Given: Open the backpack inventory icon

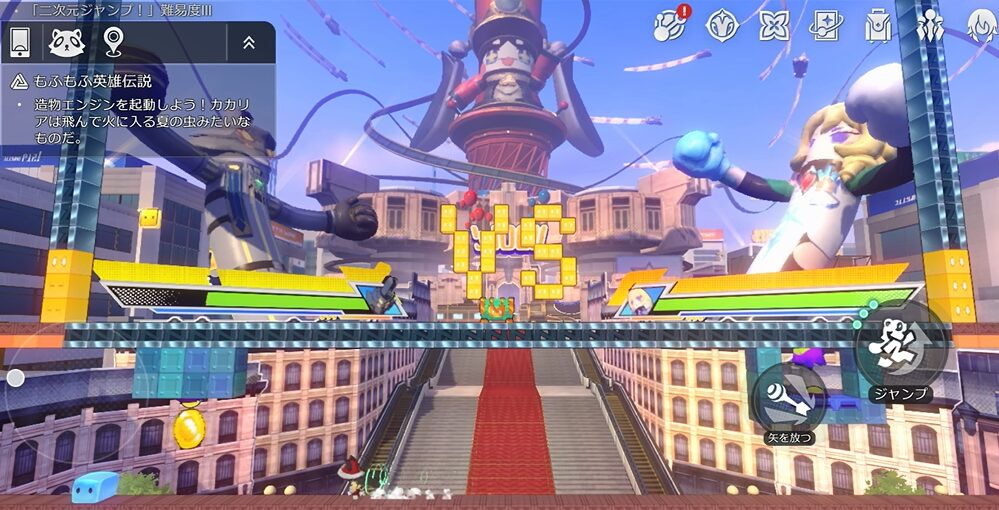Looking at the screenshot, I should point(878,25).
